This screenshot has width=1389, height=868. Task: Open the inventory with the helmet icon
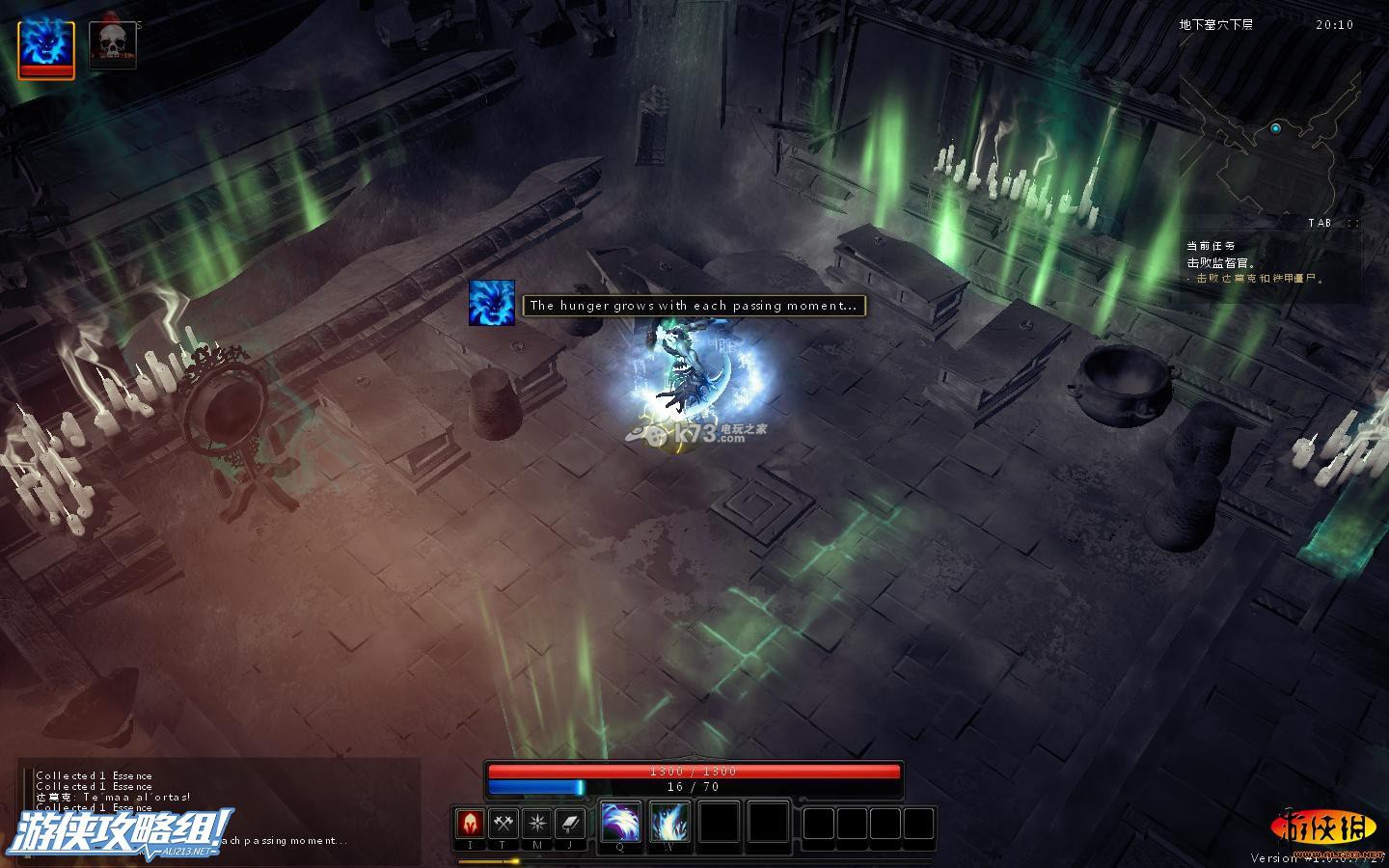[470, 824]
